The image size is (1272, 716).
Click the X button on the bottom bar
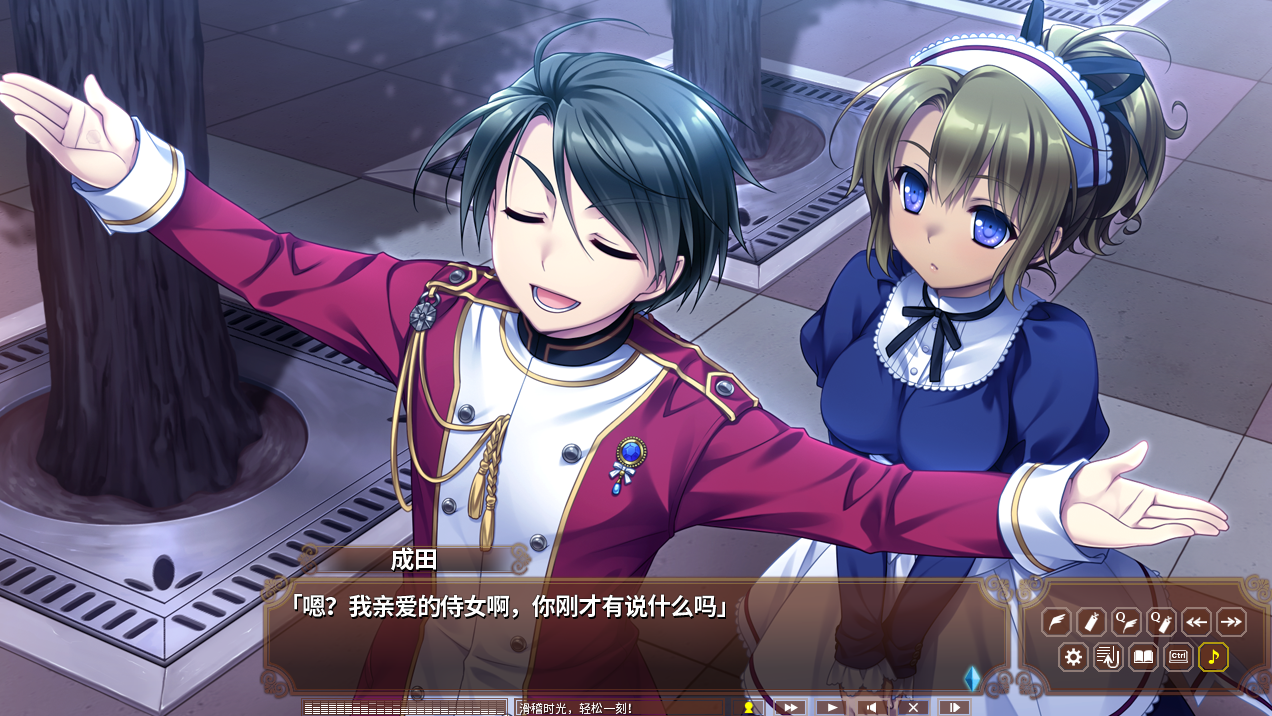pyautogui.click(x=912, y=707)
